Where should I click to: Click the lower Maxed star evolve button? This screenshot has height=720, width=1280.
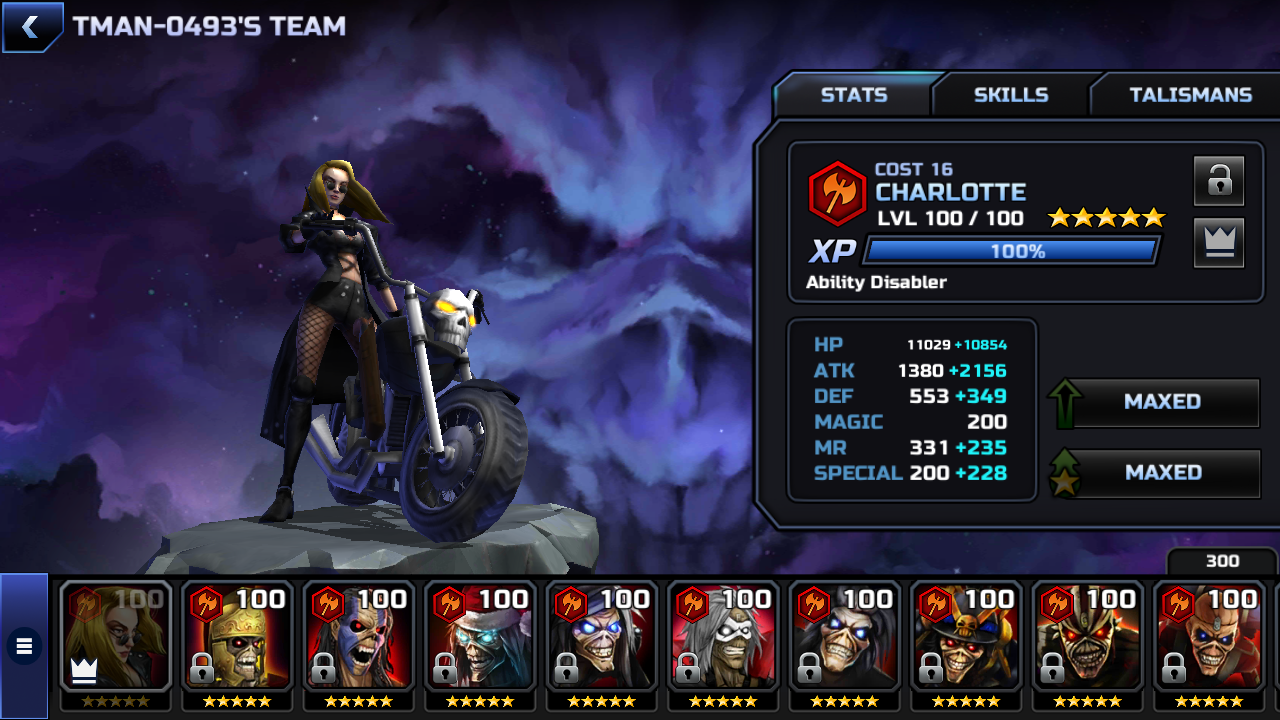(1160, 473)
